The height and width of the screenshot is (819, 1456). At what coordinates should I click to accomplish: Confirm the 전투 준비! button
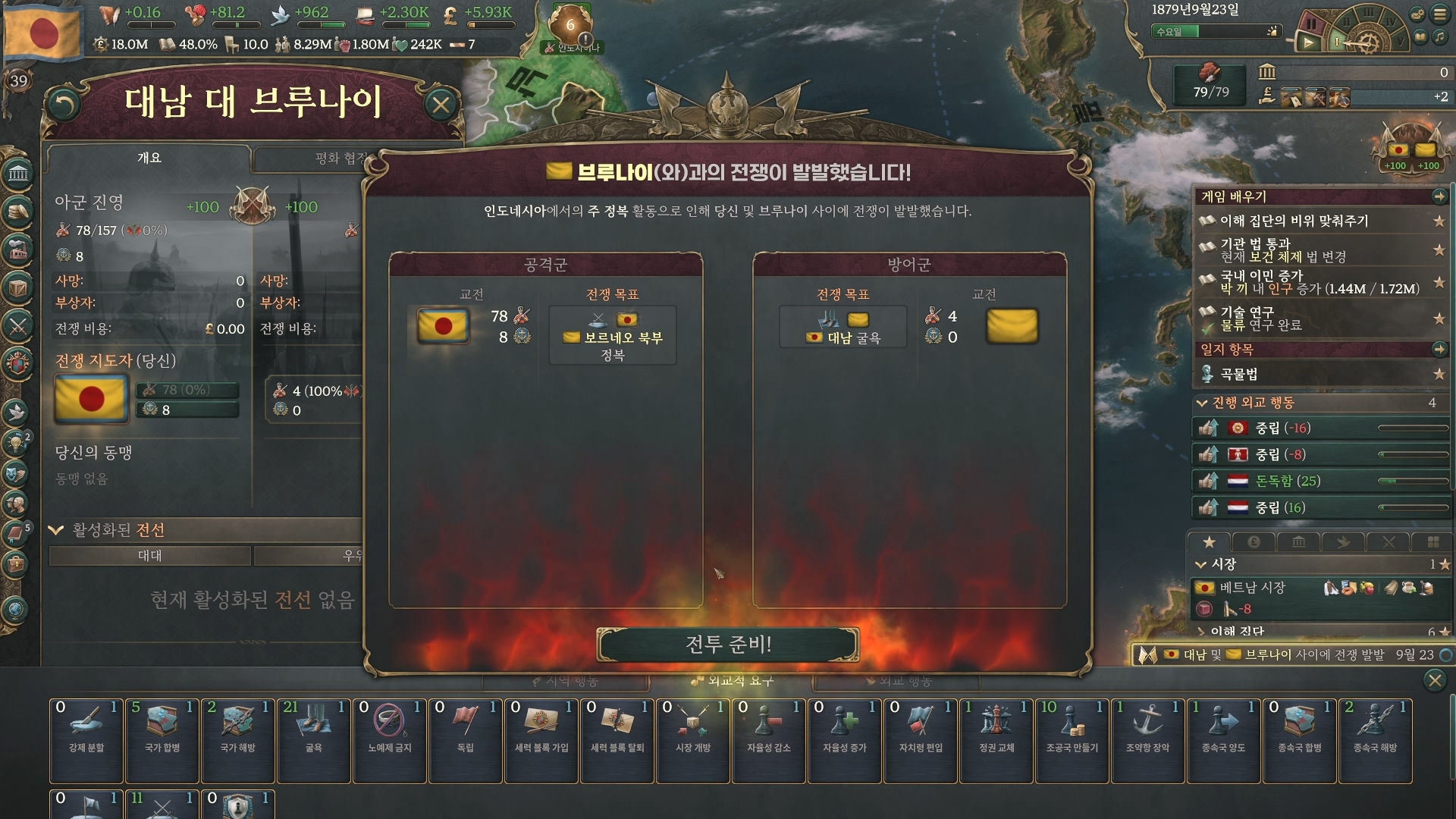728,645
